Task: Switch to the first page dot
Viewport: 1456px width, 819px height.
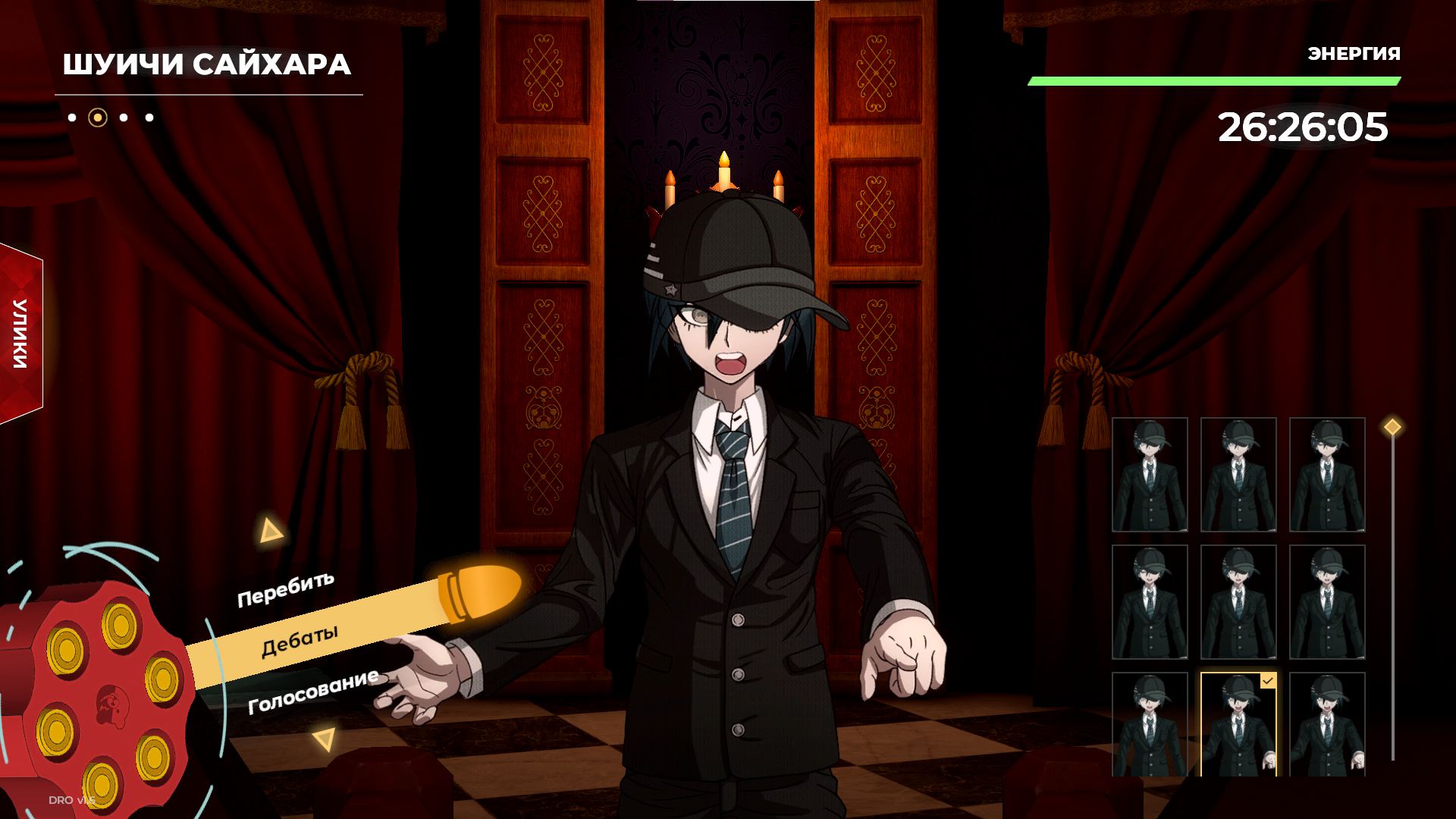Action: (72, 118)
